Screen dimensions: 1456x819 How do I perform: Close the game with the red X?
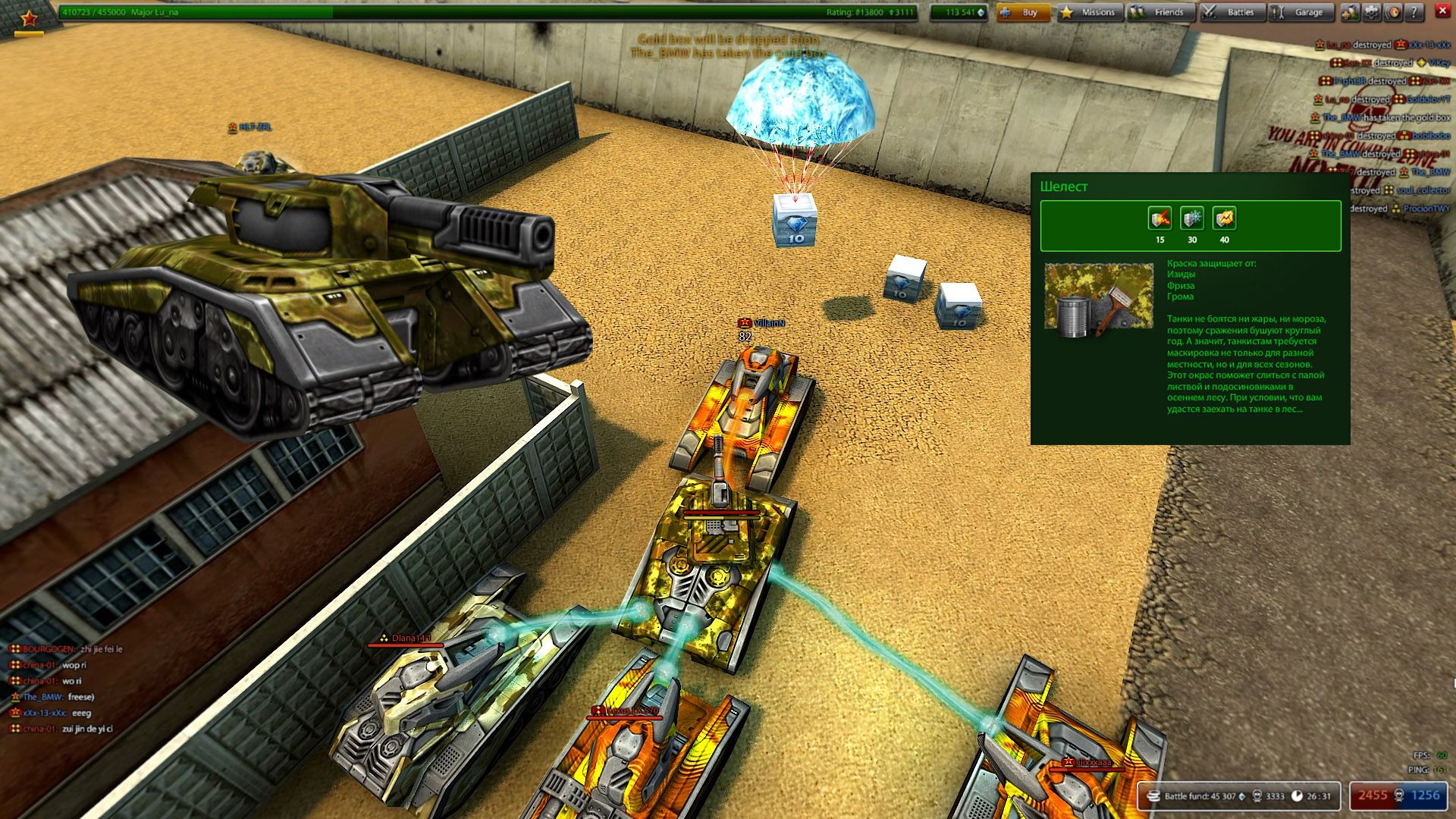(x=1442, y=11)
